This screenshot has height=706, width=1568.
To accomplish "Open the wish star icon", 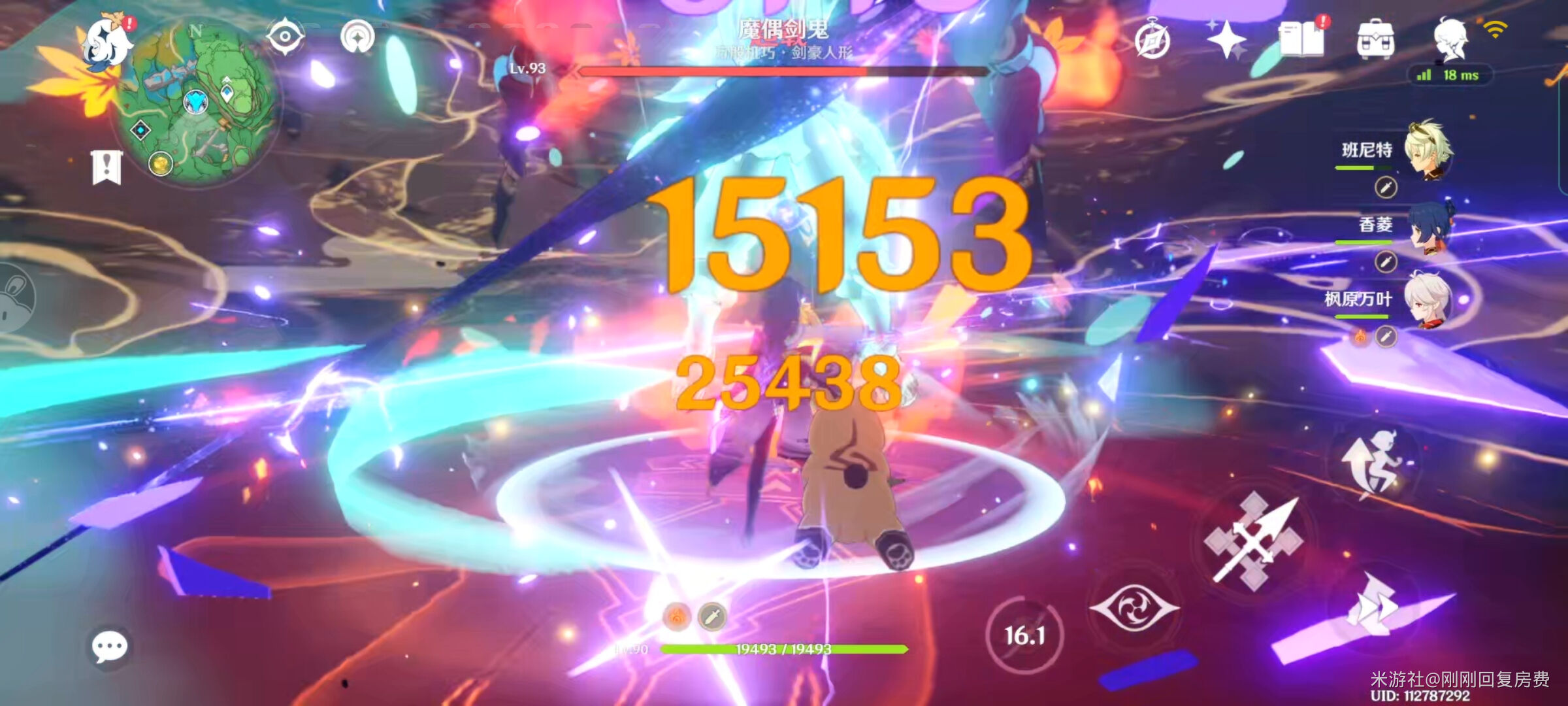I will point(1226,39).
